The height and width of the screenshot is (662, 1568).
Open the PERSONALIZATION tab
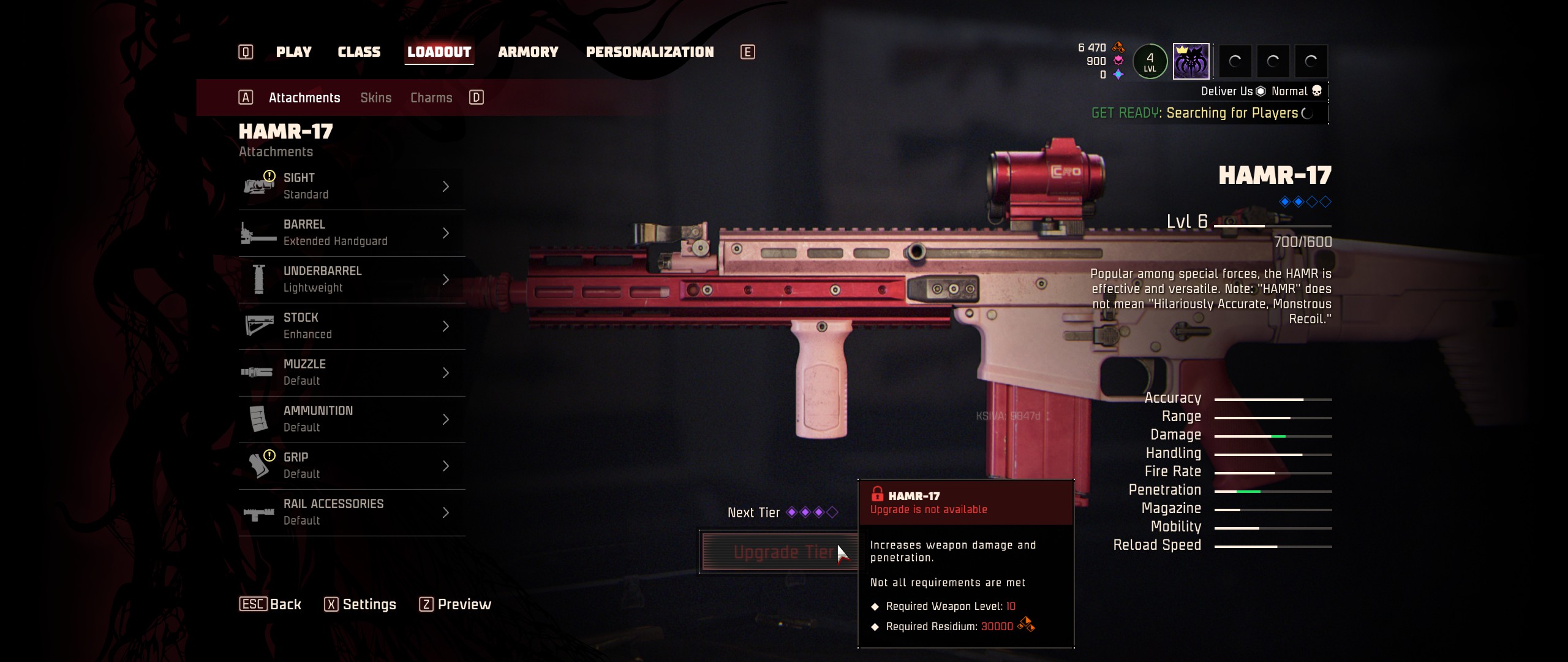(x=650, y=52)
